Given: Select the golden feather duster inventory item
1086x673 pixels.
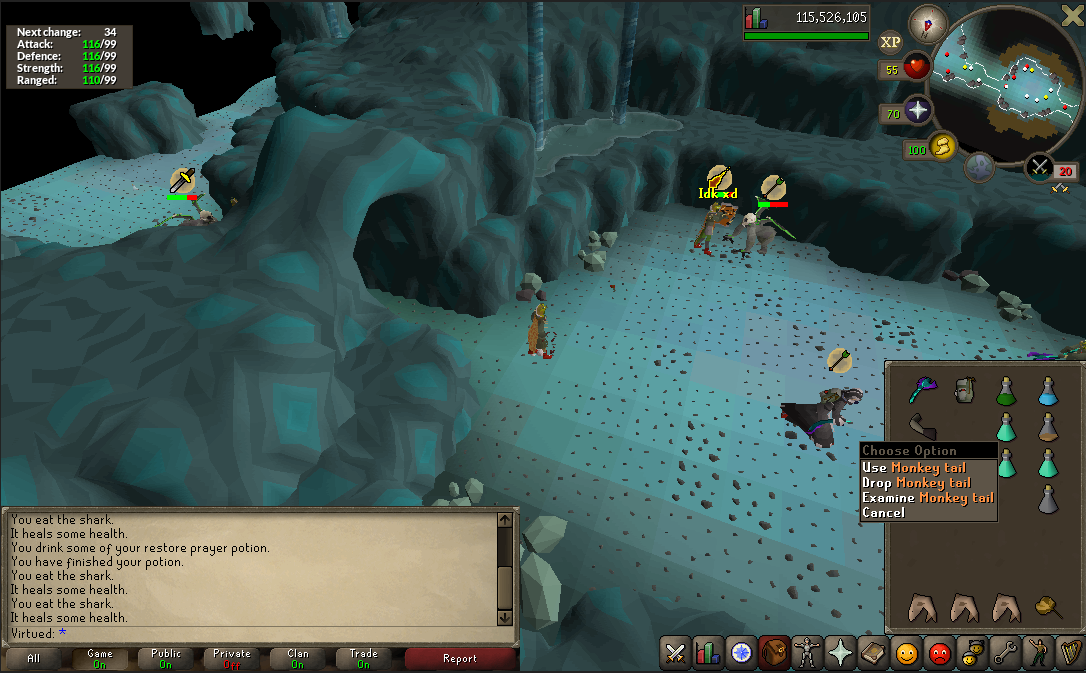Looking at the screenshot, I should coord(1047,605).
